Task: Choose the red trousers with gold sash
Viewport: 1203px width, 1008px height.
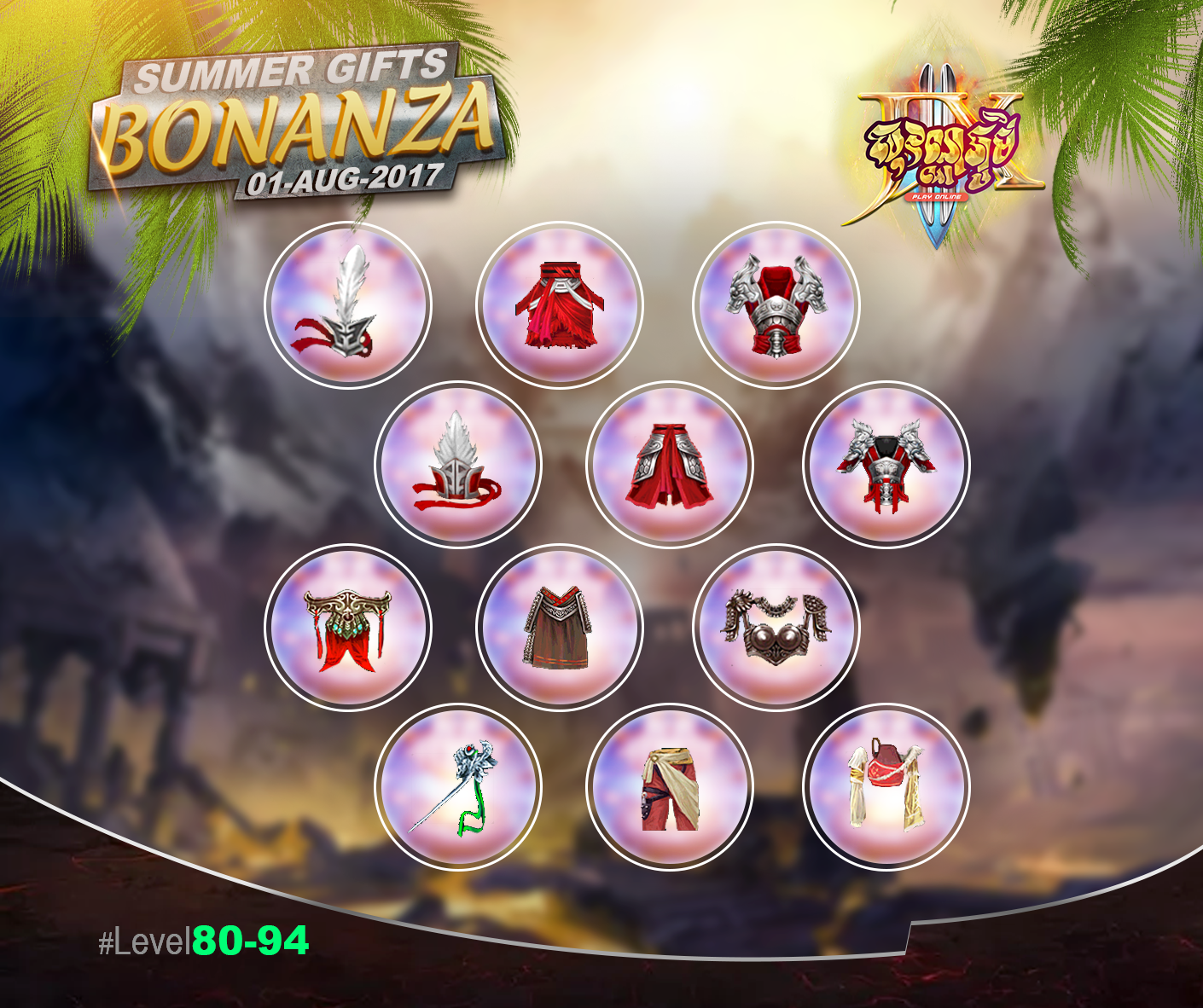Action: point(669,786)
